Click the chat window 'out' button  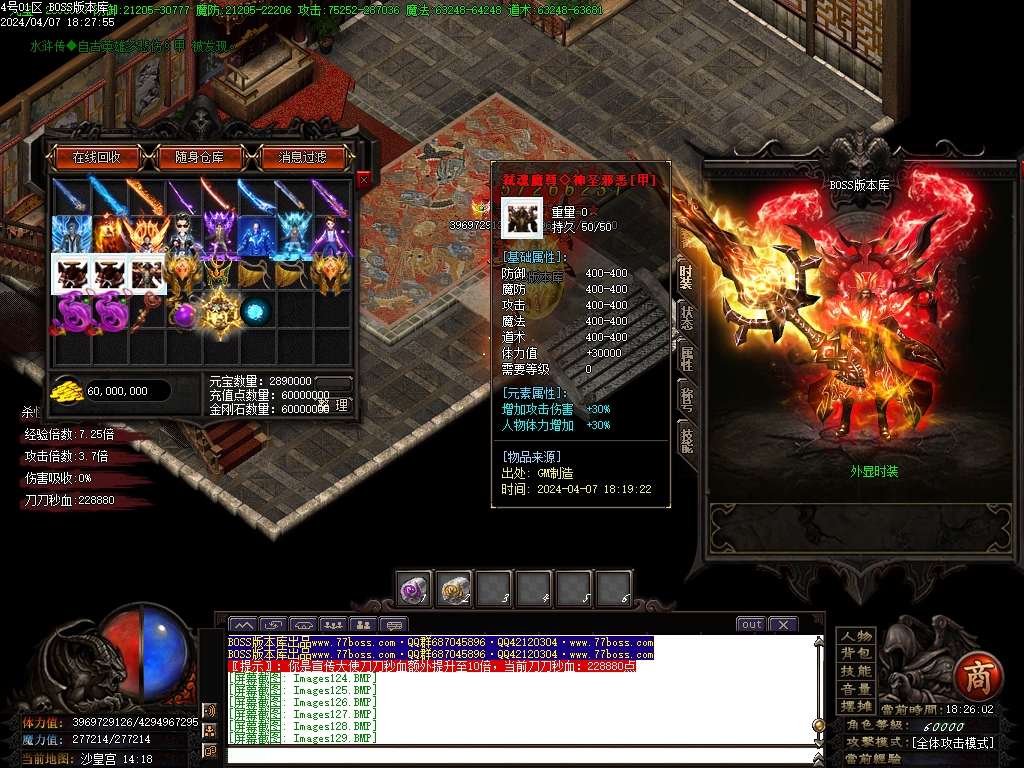(750, 625)
